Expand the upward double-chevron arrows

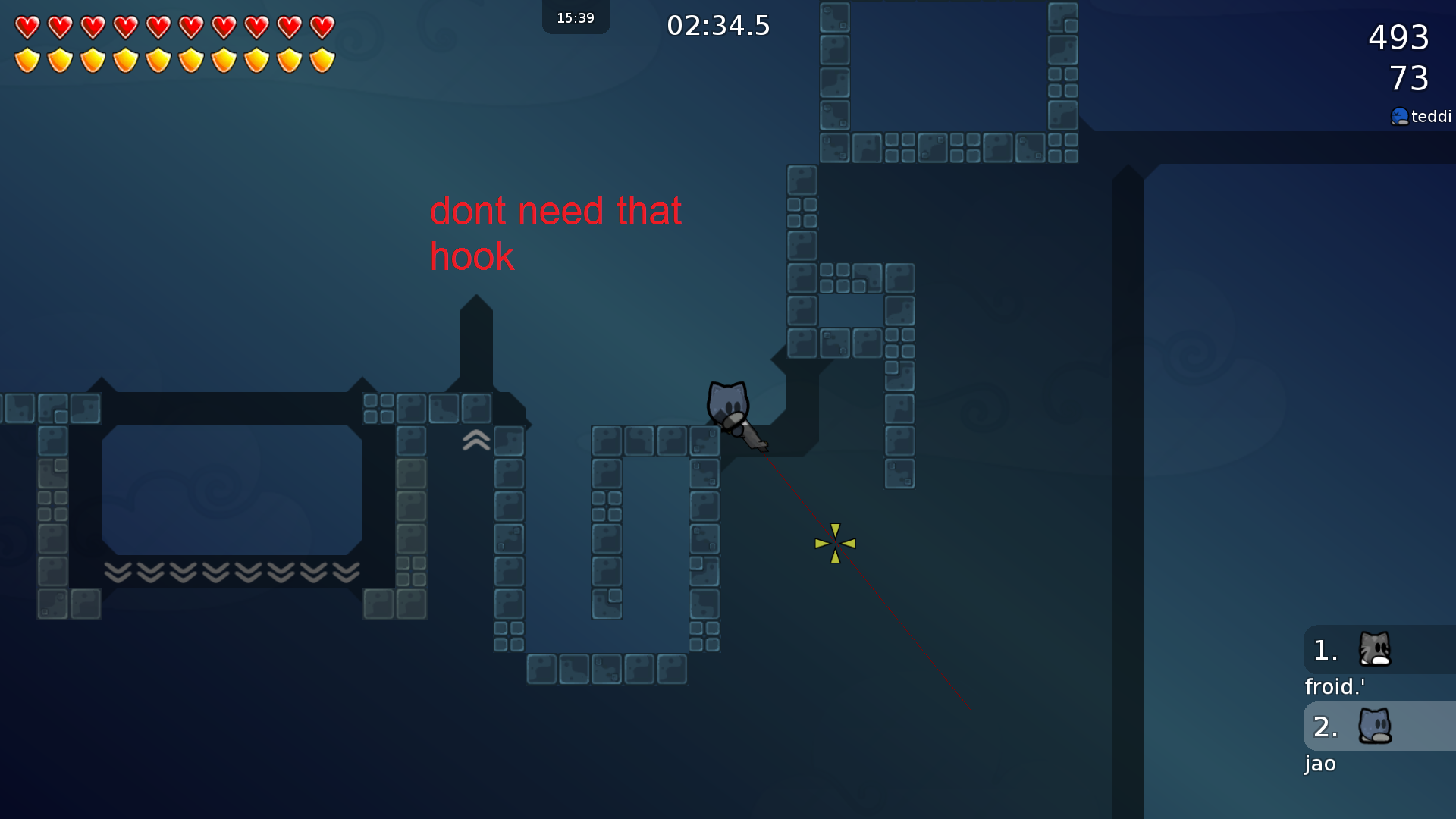point(475,440)
